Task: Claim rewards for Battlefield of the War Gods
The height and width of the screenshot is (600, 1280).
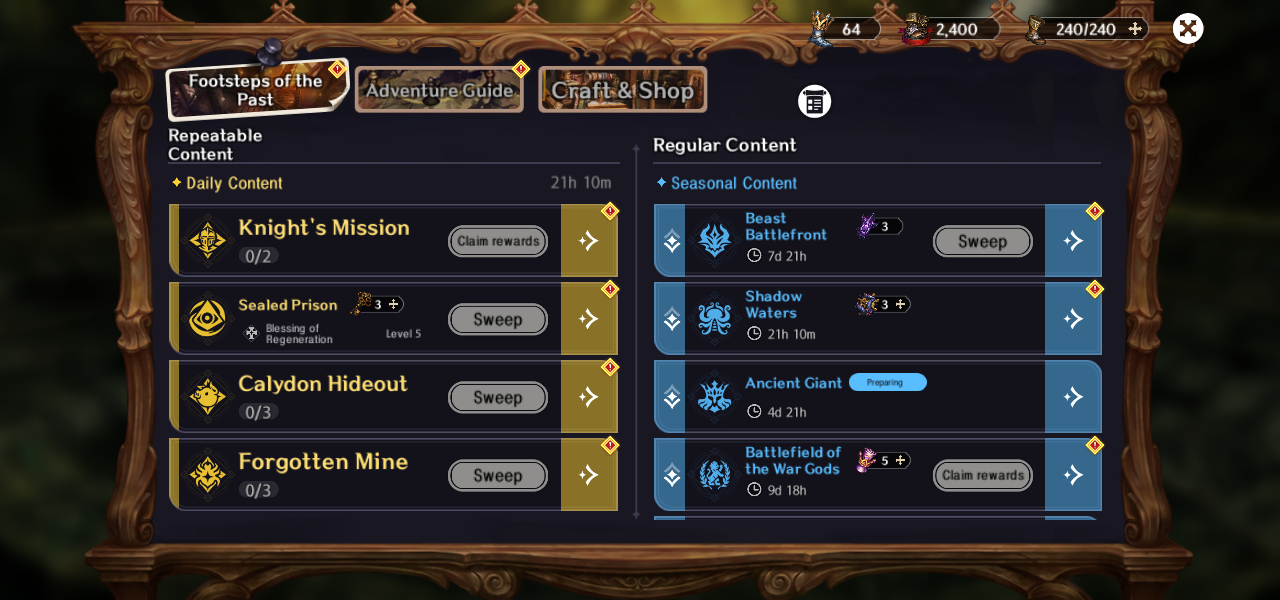Action: 982,475
